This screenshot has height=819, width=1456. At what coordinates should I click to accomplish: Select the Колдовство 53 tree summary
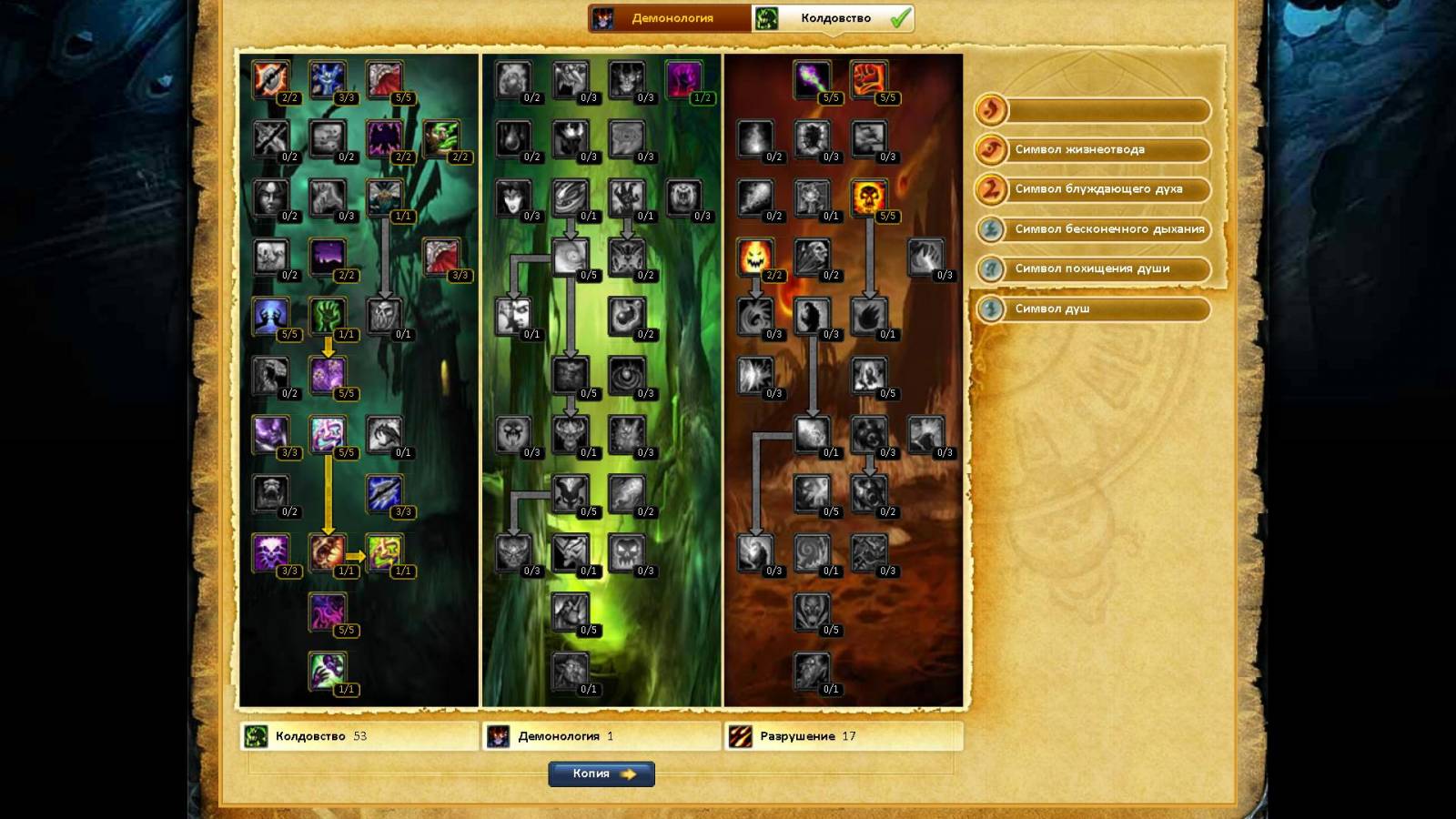click(x=359, y=736)
